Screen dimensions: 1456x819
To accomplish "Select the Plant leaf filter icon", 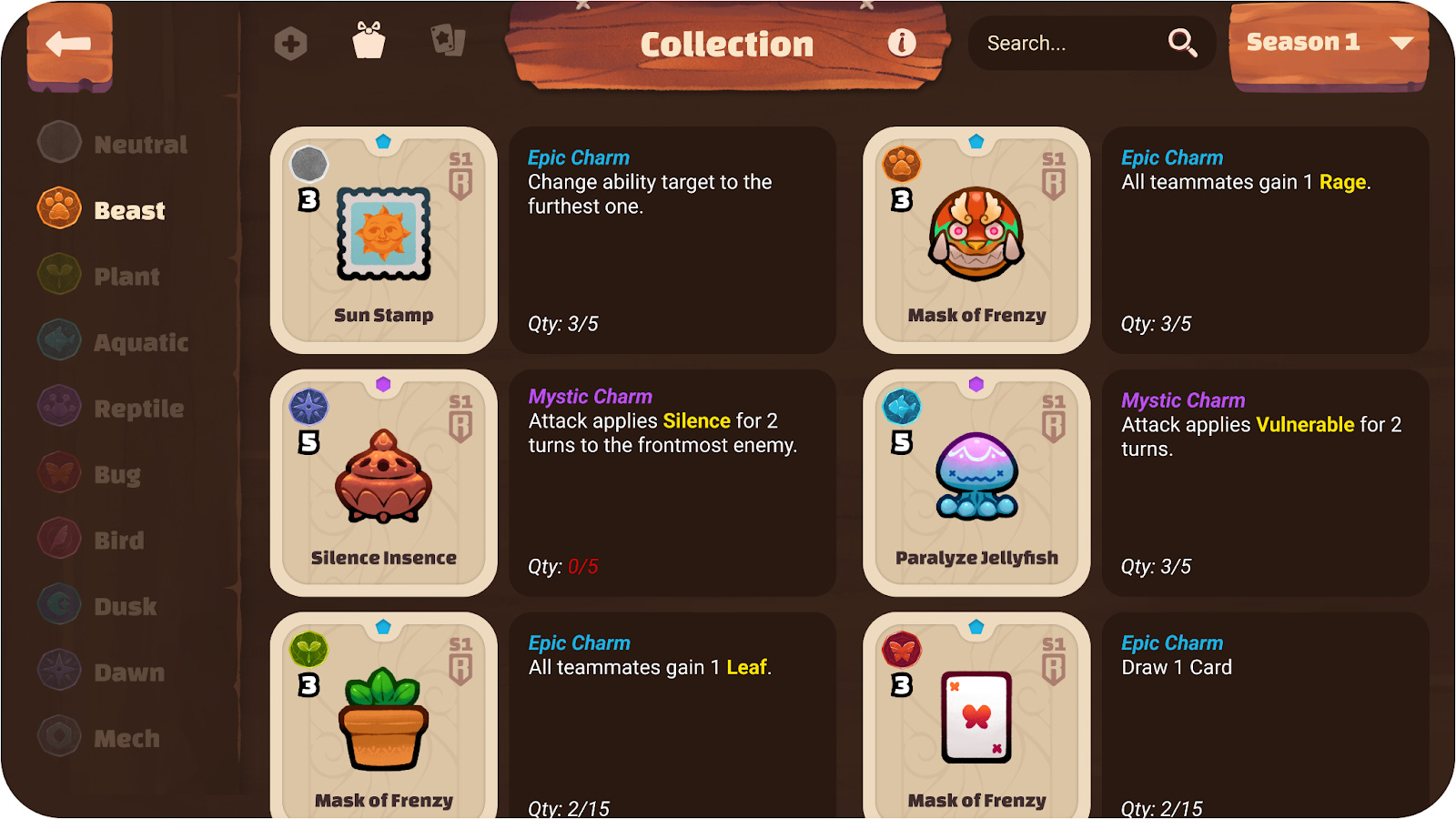I will tap(58, 275).
